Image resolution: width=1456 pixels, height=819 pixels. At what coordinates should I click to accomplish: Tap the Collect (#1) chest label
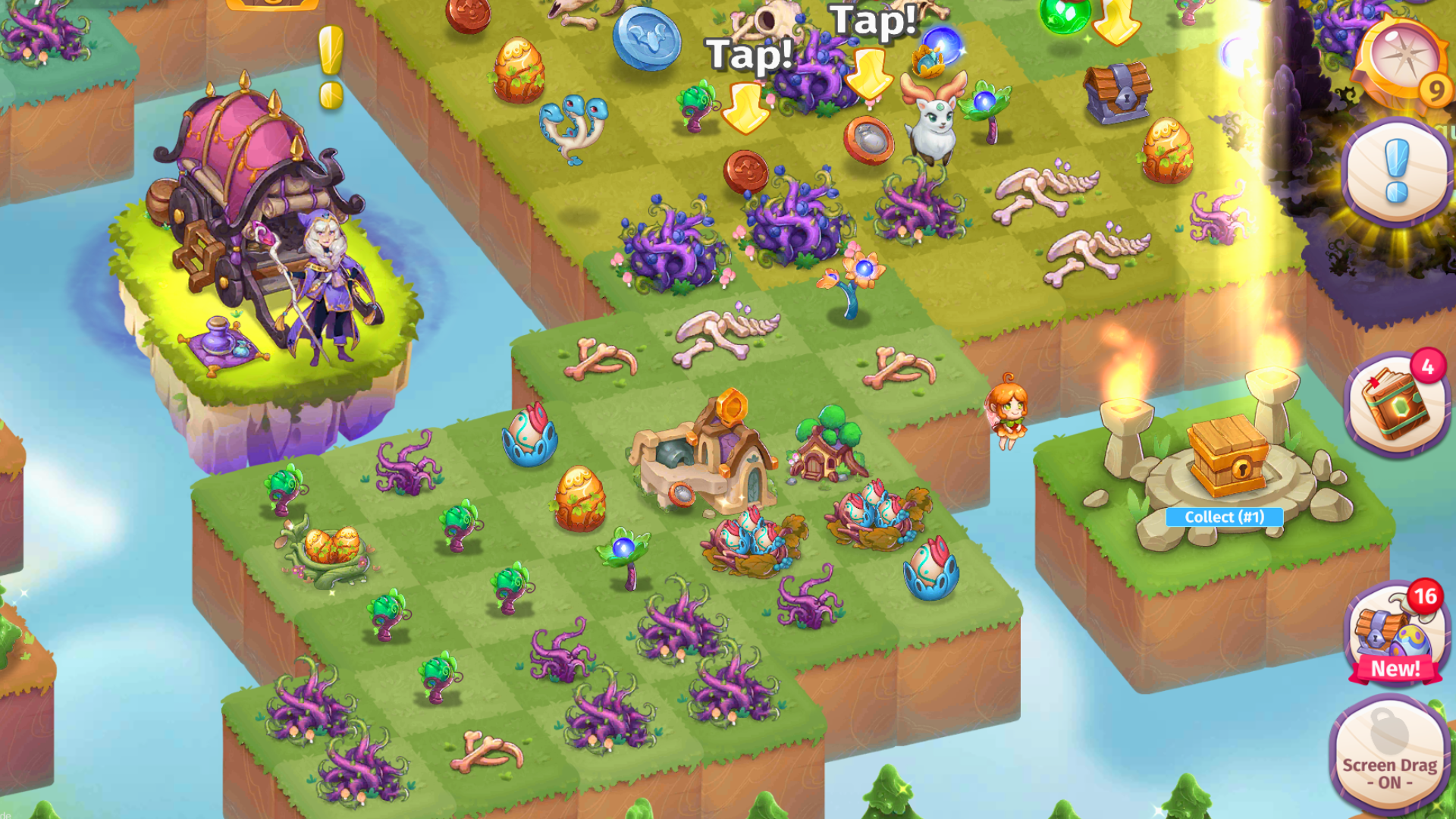tap(1224, 517)
